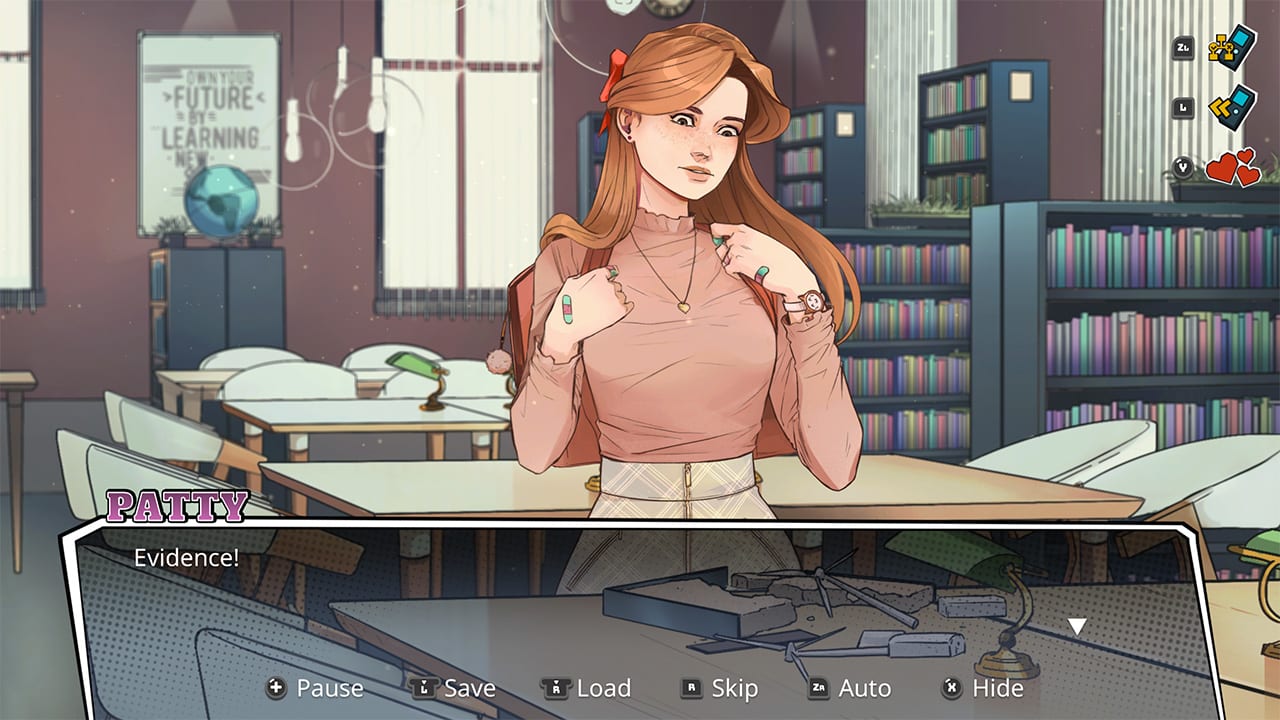This screenshot has height=720, width=1280.
Task: Click the plus button icon next to Pause
Action: pyautogui.click(x=275, y=688)
